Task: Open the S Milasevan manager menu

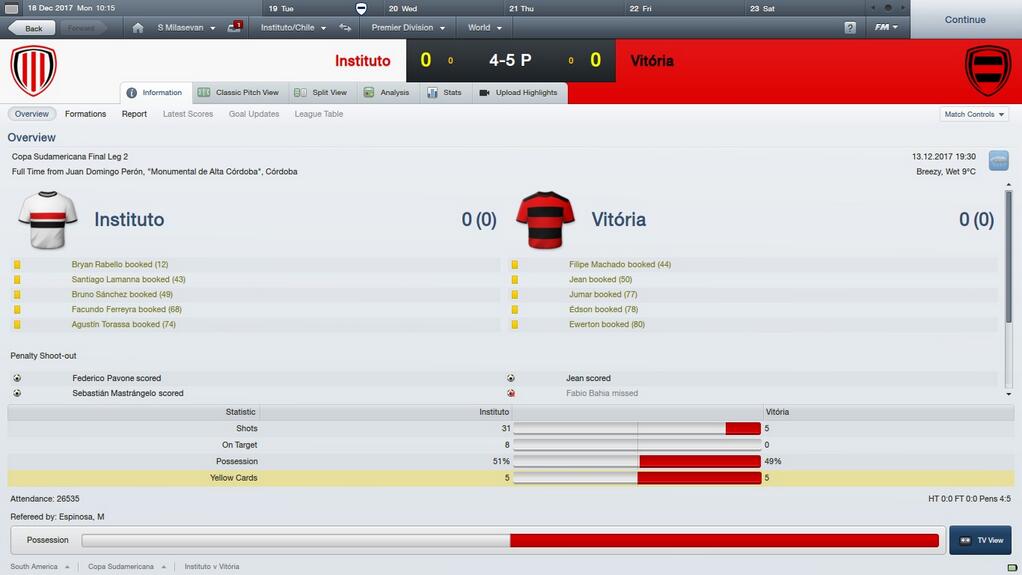Action: (x=186, y=28)
